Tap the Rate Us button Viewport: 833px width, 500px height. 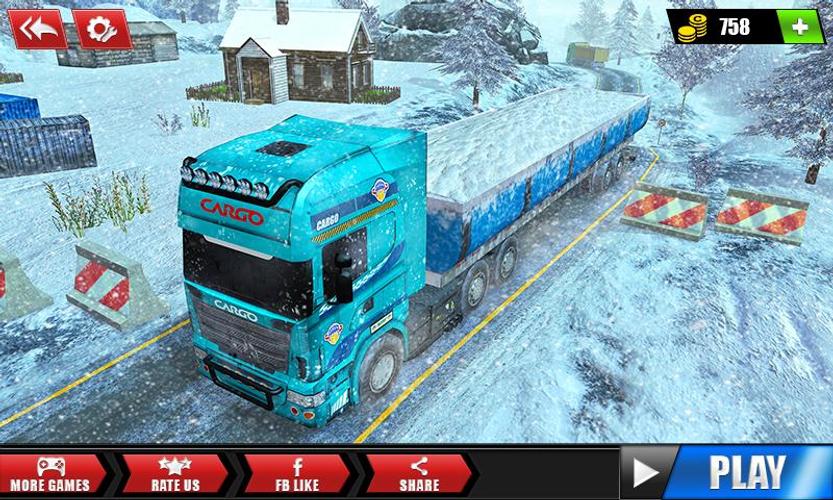point(178,474)
